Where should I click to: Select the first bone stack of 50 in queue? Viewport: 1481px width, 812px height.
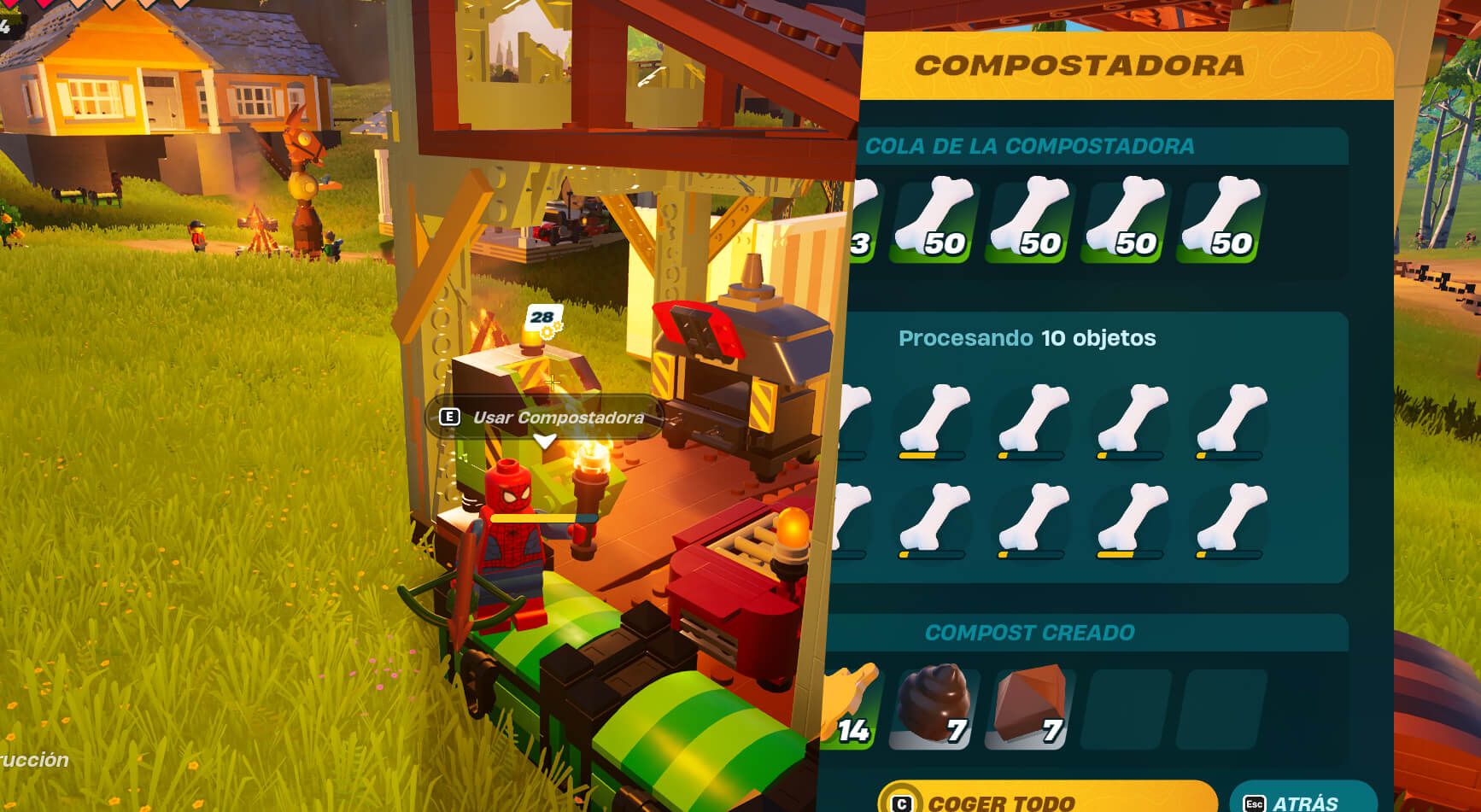tap(931, 218)
